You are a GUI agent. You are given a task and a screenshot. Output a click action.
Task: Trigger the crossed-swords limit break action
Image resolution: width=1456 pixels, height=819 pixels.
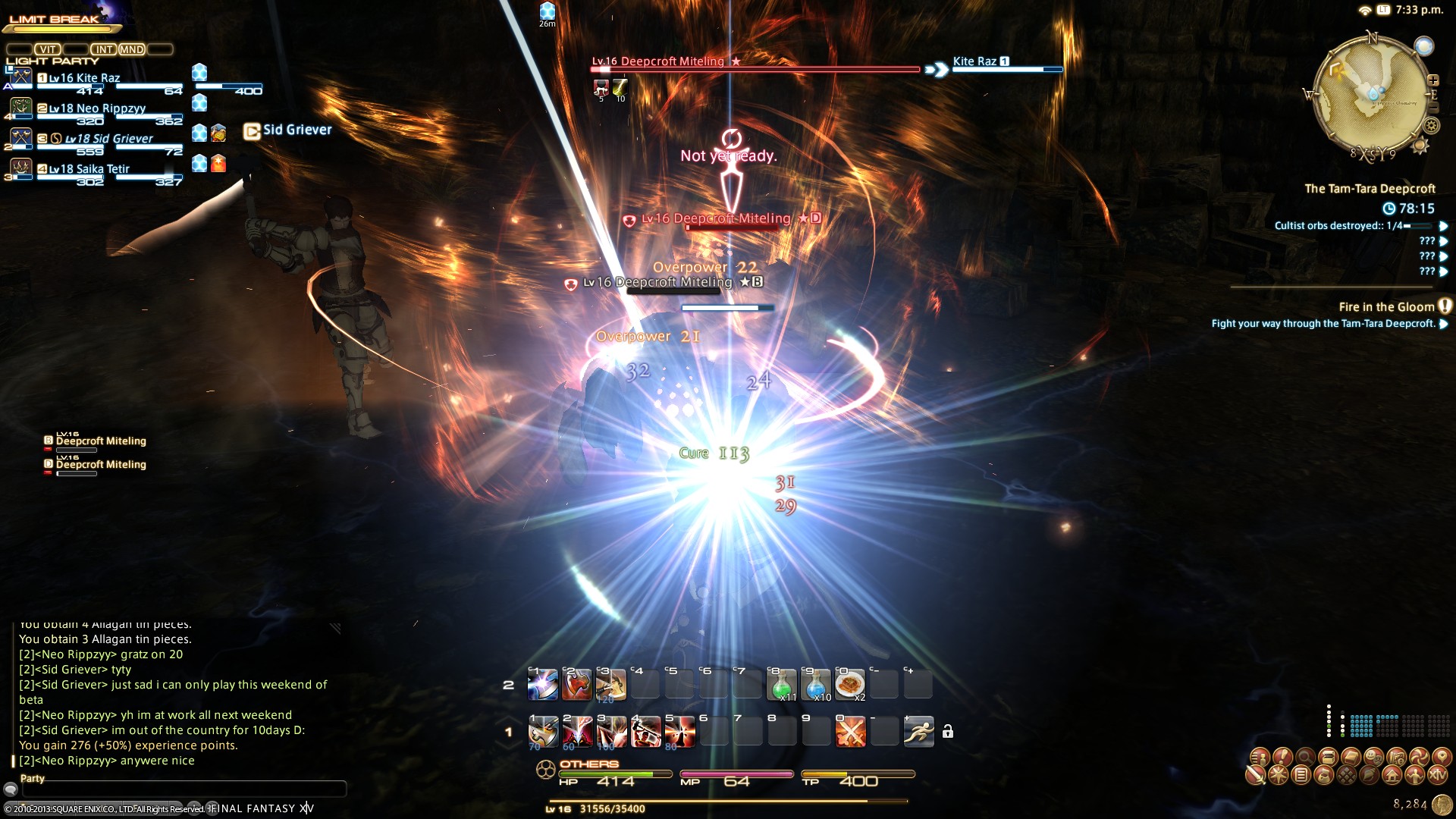click(x=850, y=732)
